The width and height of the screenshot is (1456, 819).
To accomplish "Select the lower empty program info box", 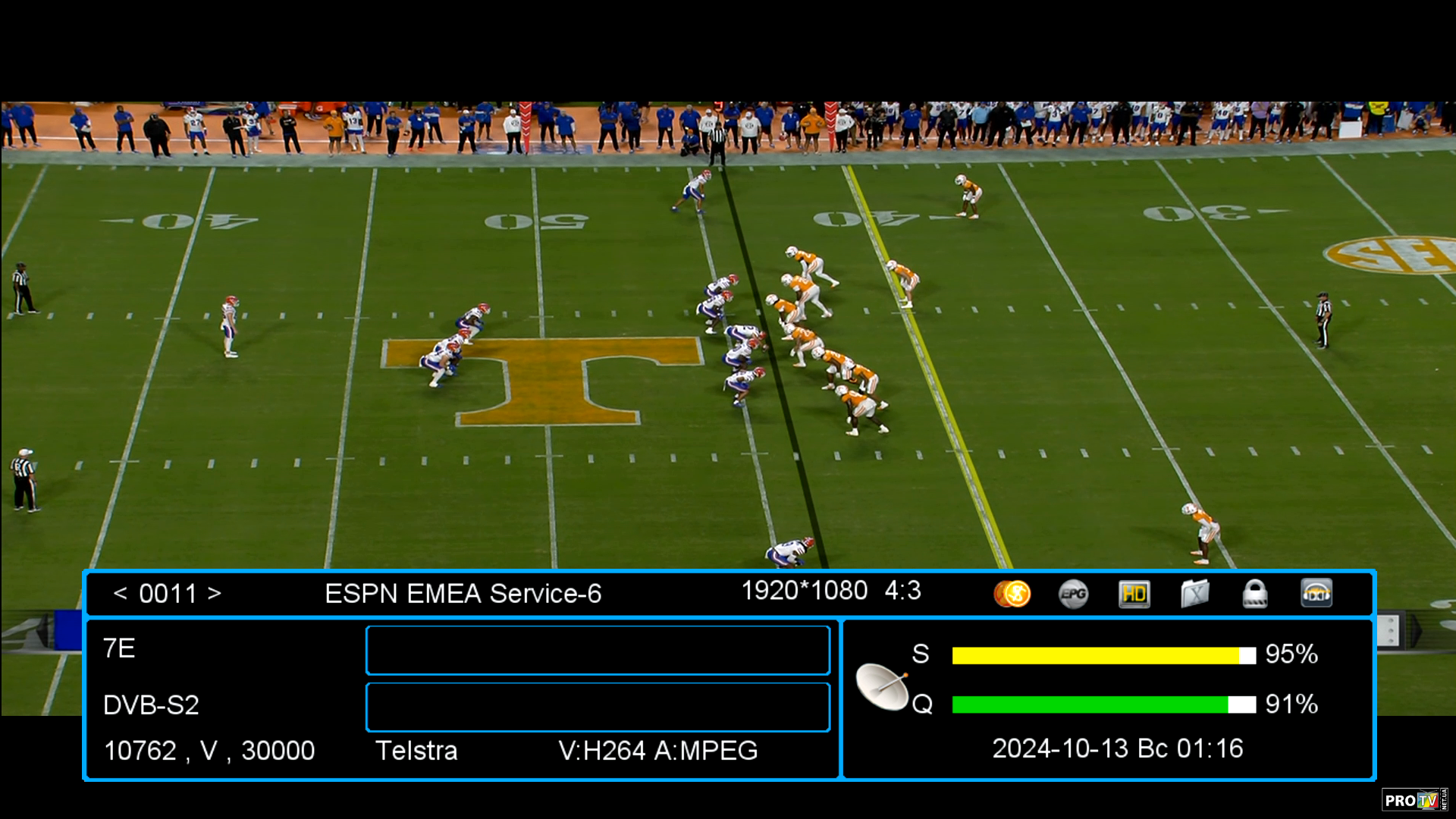I will click(x=598, y=707).
